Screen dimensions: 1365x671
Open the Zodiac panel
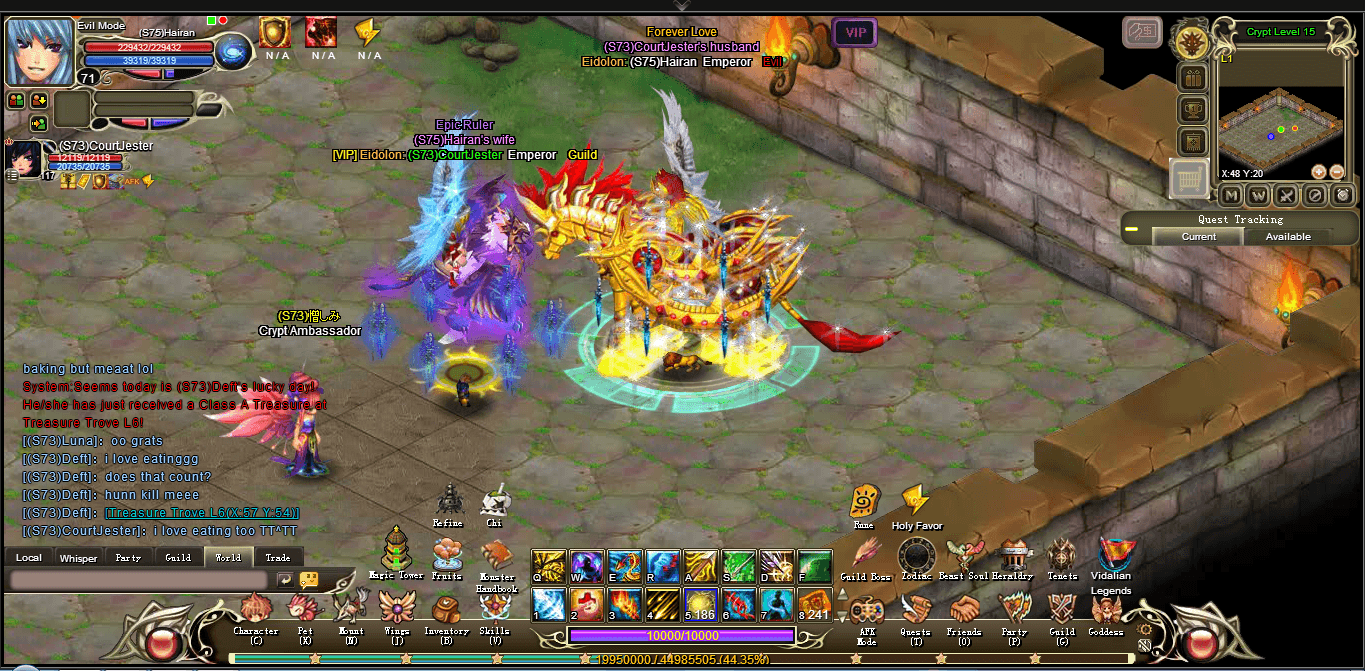click(x=916, y=555)
